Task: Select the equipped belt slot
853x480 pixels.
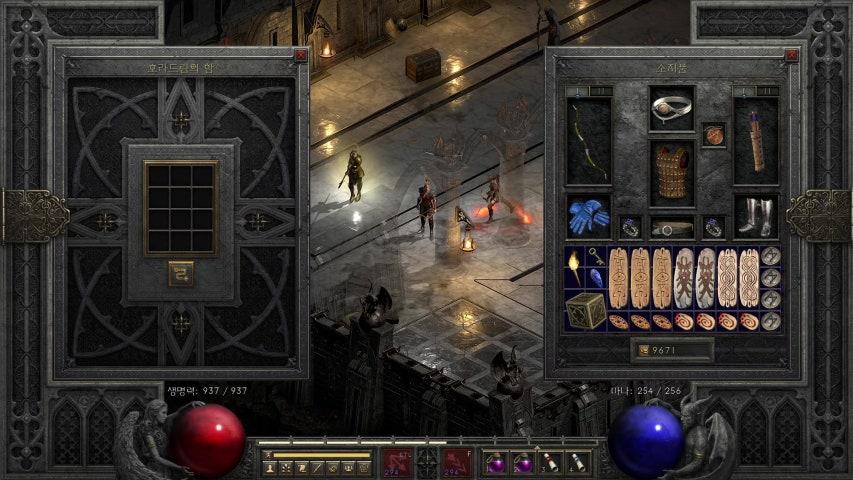Action: point(672,228)
